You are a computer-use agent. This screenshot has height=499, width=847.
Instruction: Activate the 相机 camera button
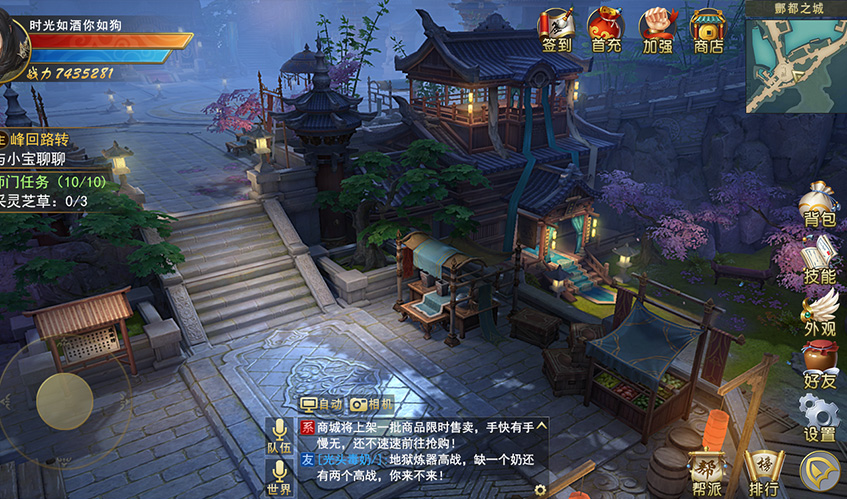372,405
